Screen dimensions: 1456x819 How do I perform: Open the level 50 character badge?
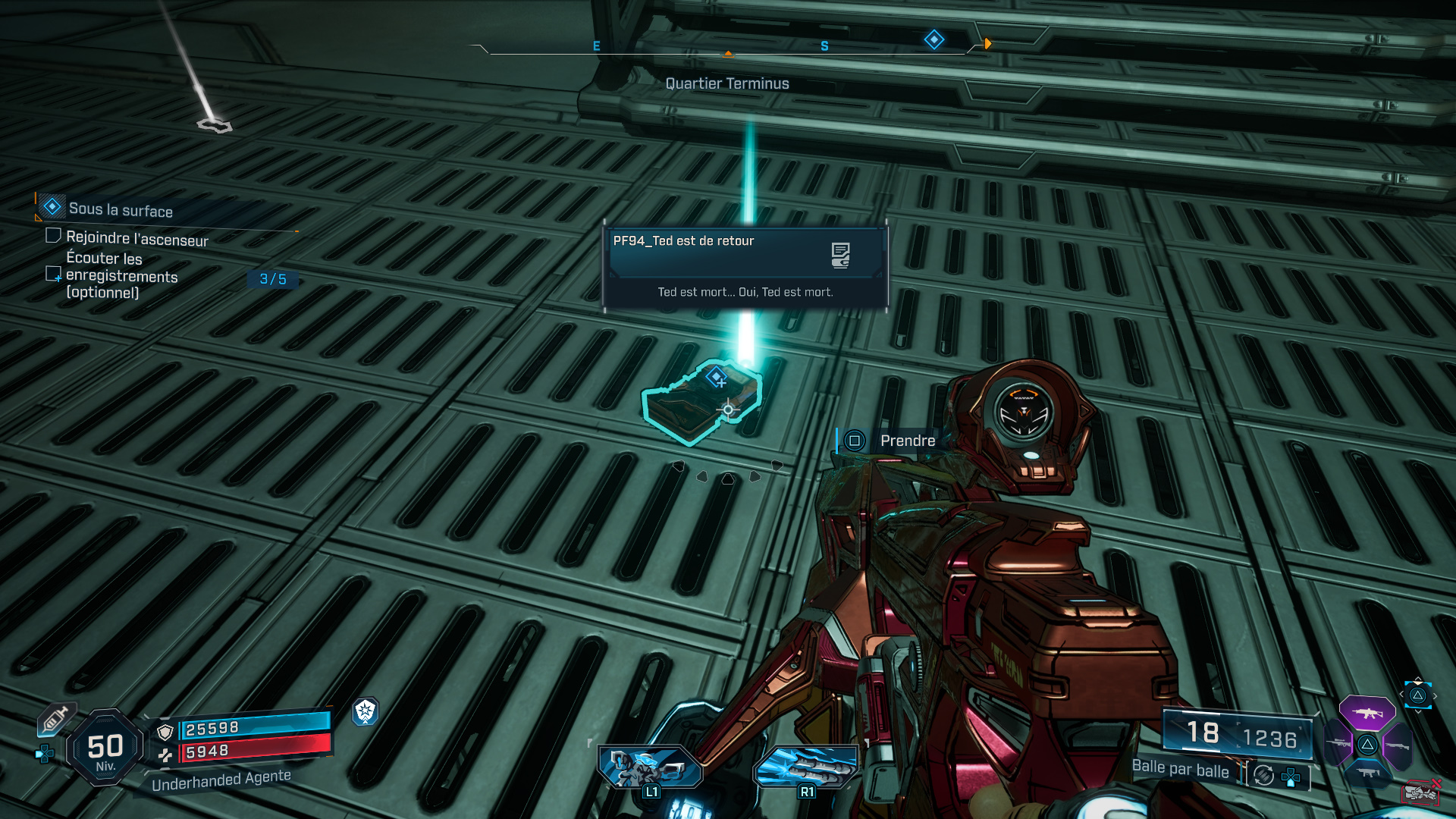105,748
